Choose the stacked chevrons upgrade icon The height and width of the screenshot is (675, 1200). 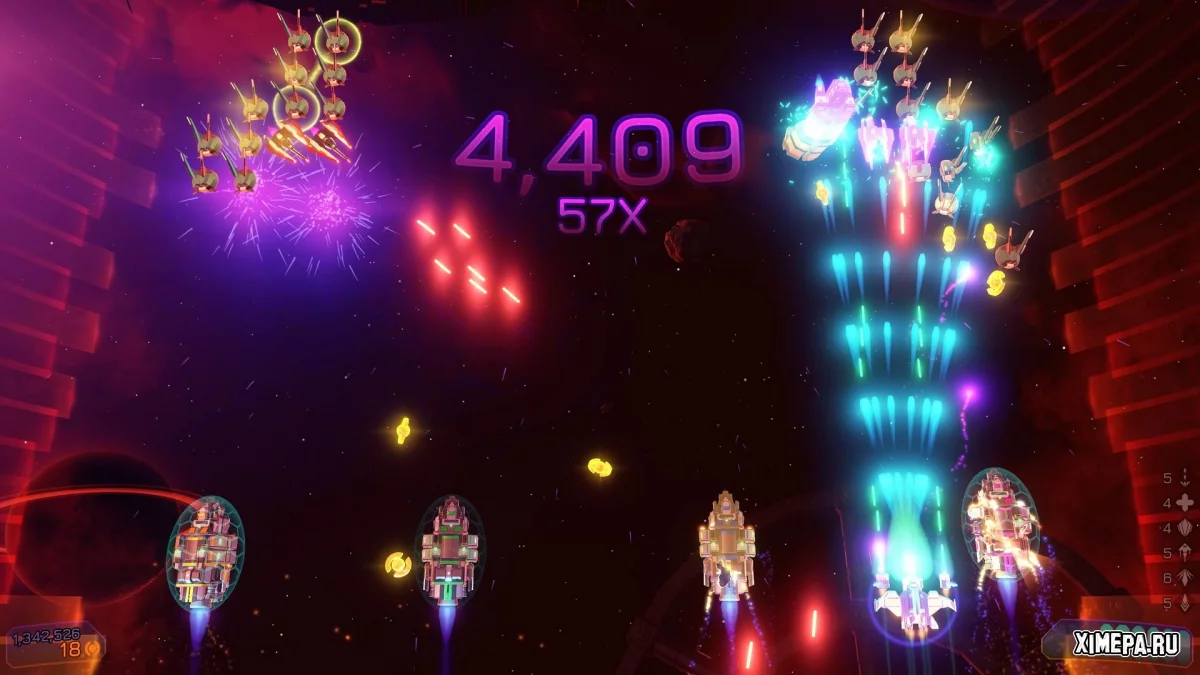1186,603
